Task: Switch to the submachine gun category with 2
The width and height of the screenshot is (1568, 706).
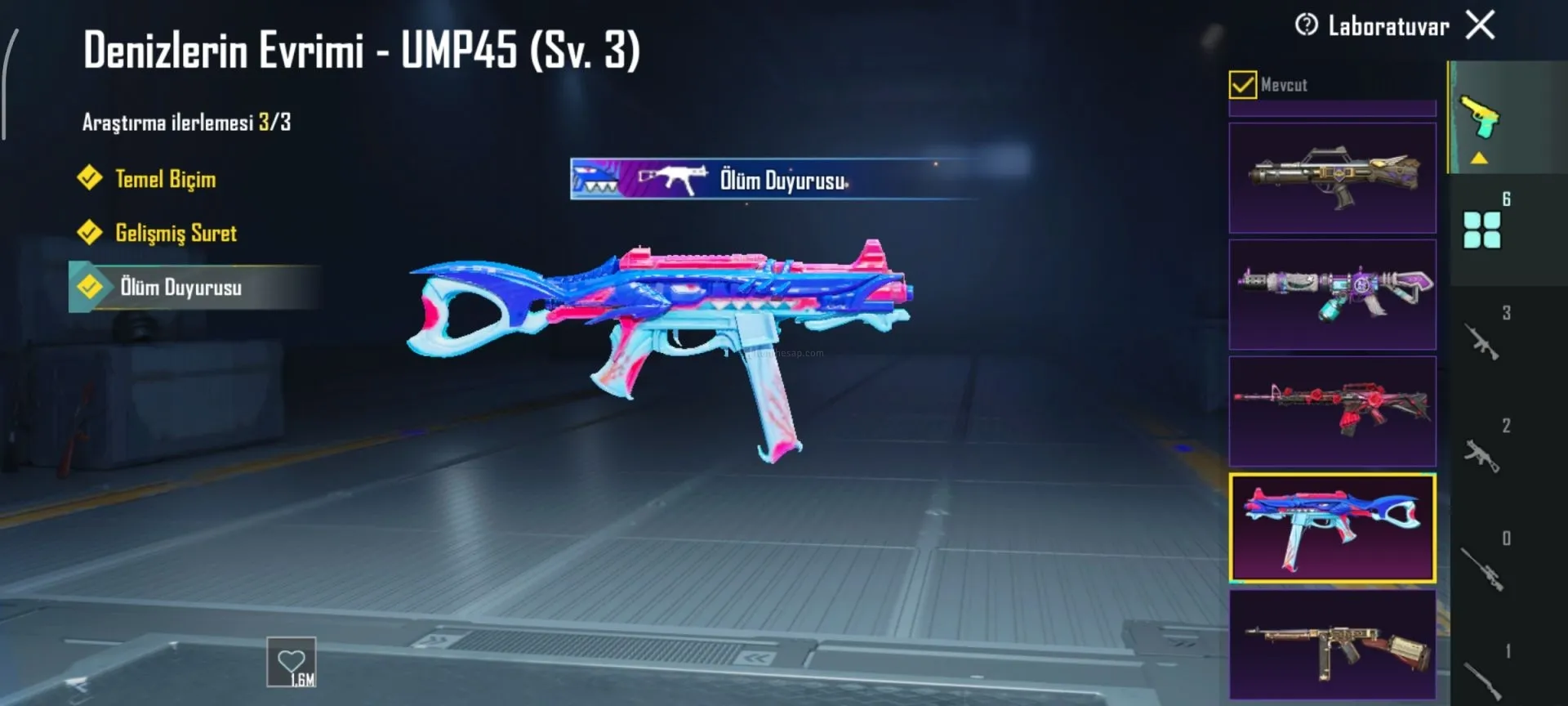Action: 1482,454
